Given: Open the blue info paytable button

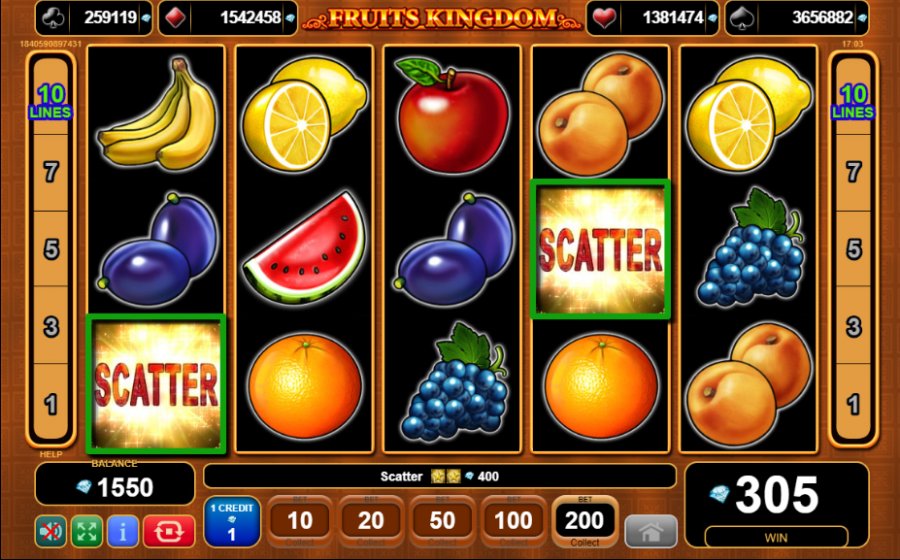Looking at the screenshot, I should pos(122,530).
